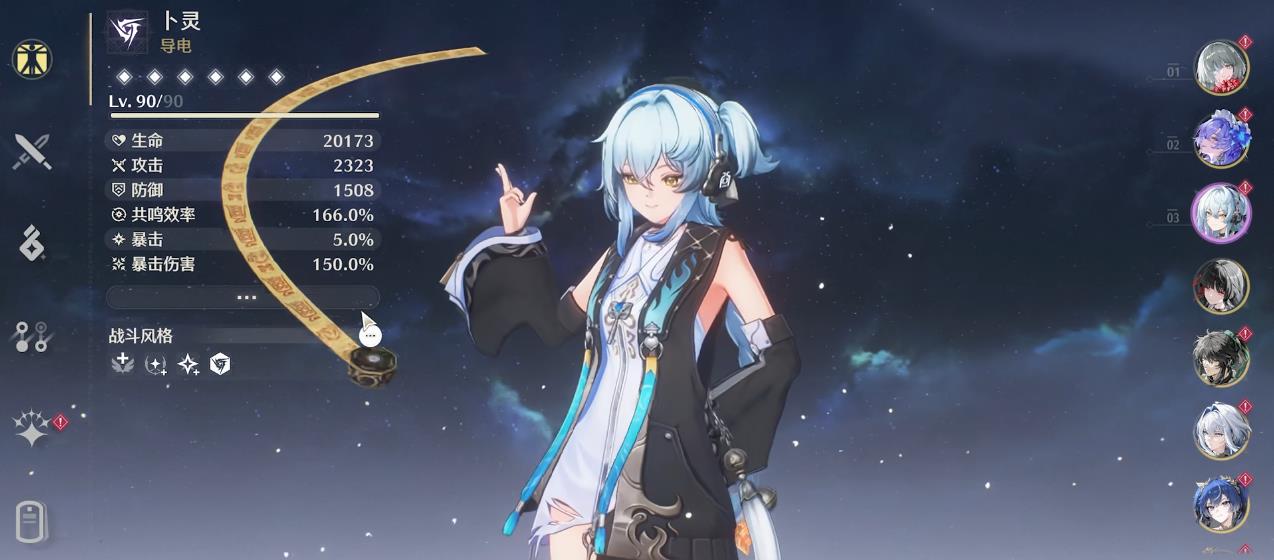Screen dimensions: 1274x560
Task: Select the human figure overview tab
Action: [x=32, y=60]
